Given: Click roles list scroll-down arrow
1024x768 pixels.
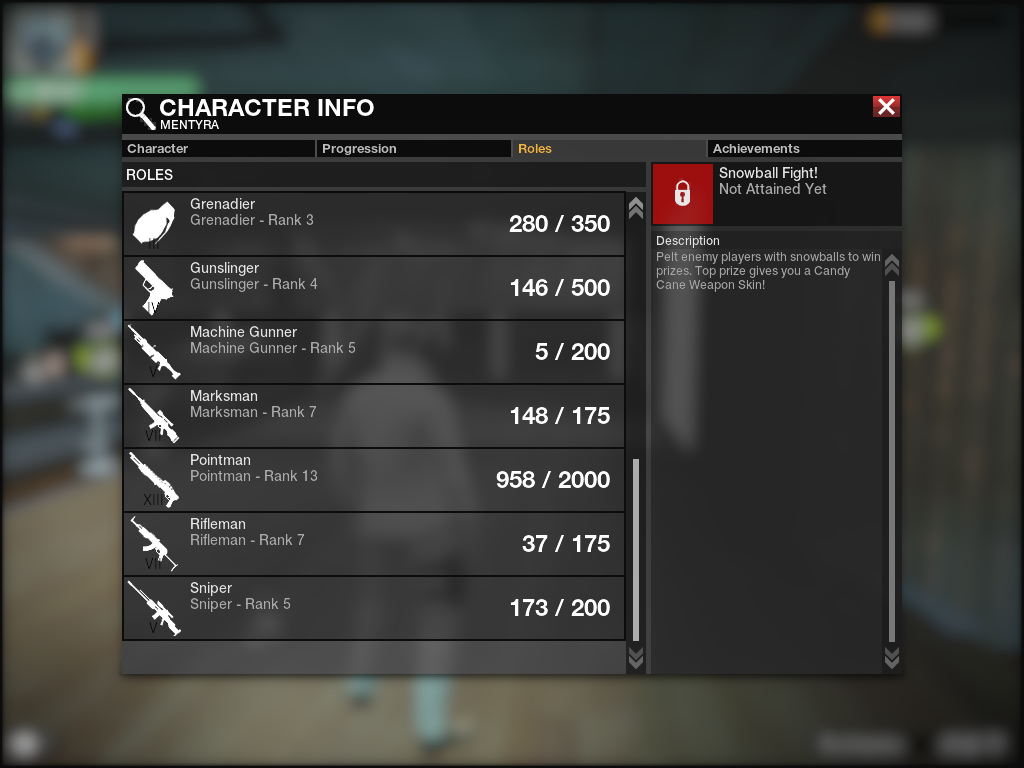Looking at the screenshot, I should [x=635, y=657].
